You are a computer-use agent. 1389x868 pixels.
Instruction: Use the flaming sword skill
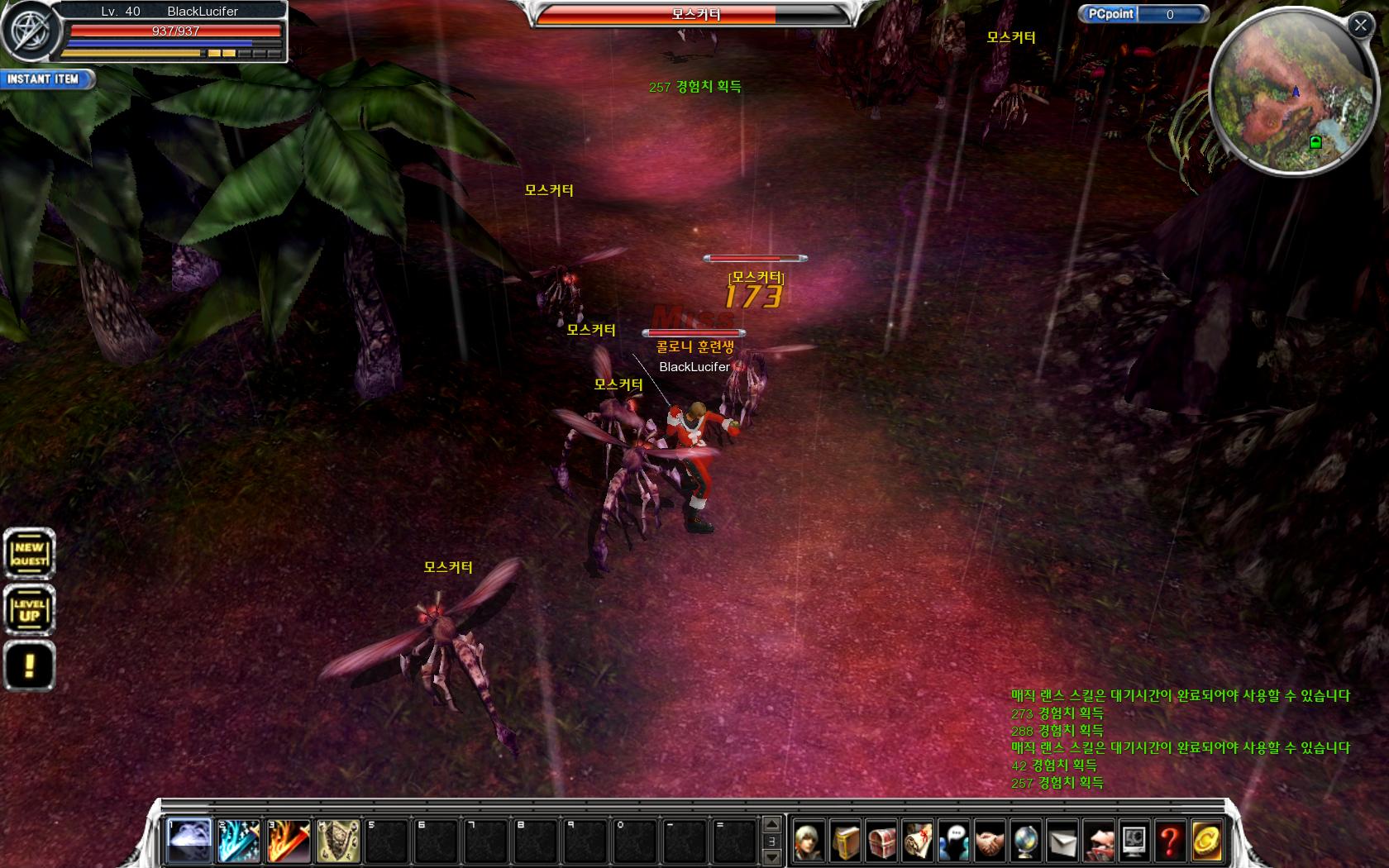pos(289,840)
